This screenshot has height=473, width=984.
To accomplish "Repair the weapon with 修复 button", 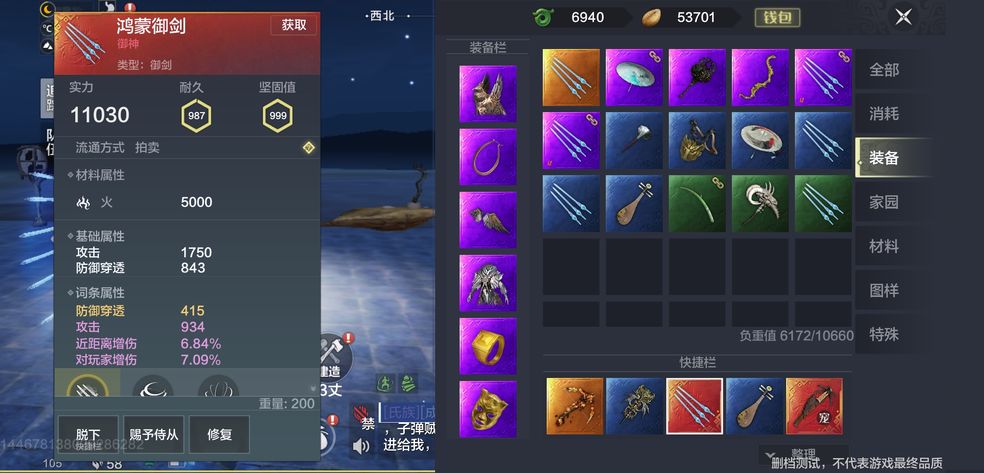I will [219, 434].
